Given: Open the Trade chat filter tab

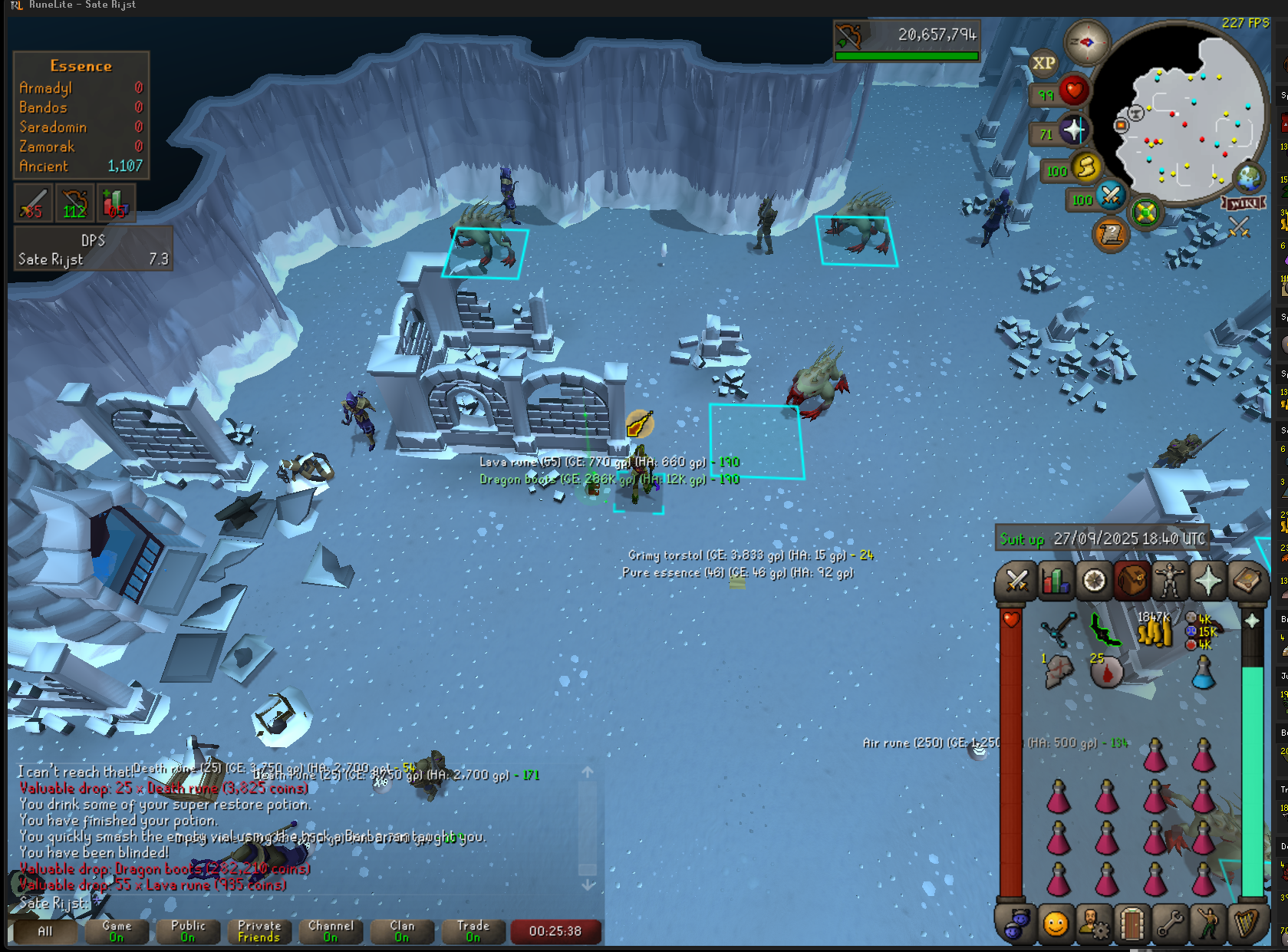Looking at the screenshot, I should [x=473, y=931].
